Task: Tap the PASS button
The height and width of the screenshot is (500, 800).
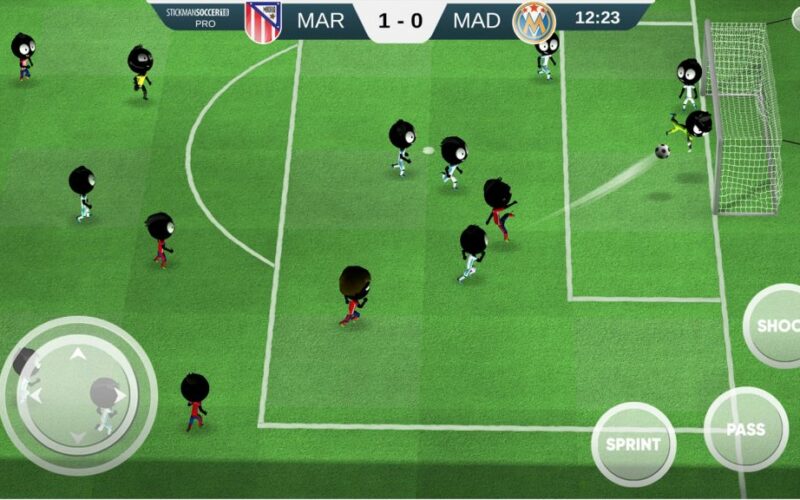Action: [746, 430]
